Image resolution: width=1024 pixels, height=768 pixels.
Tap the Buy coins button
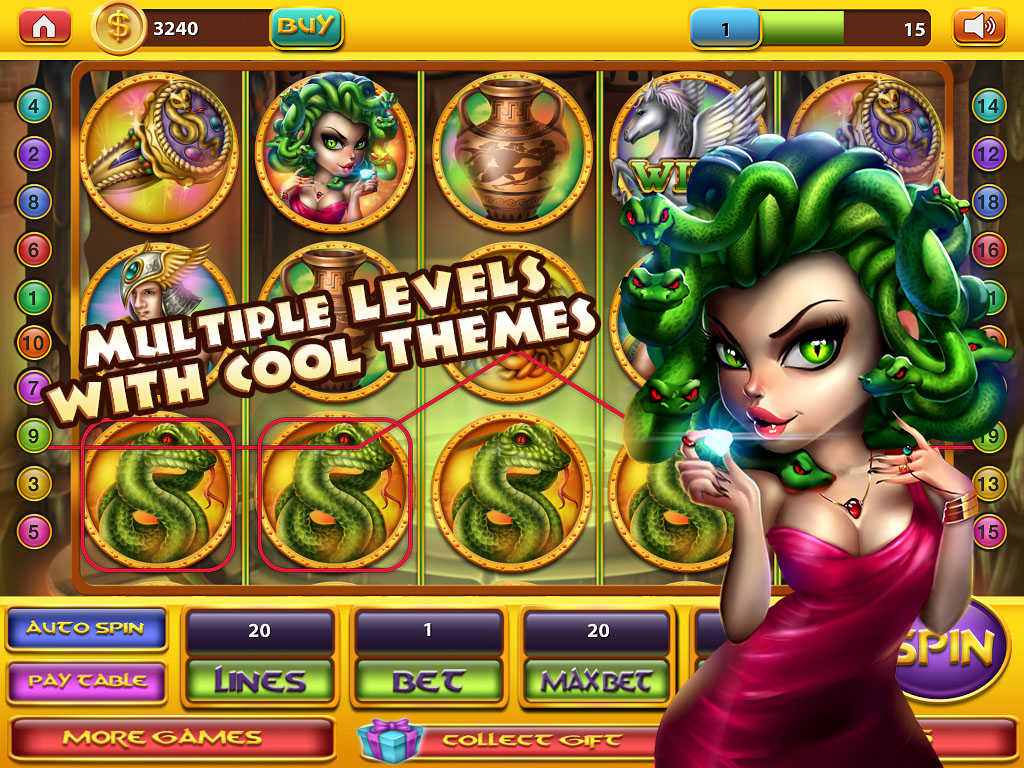coord(305,27)
